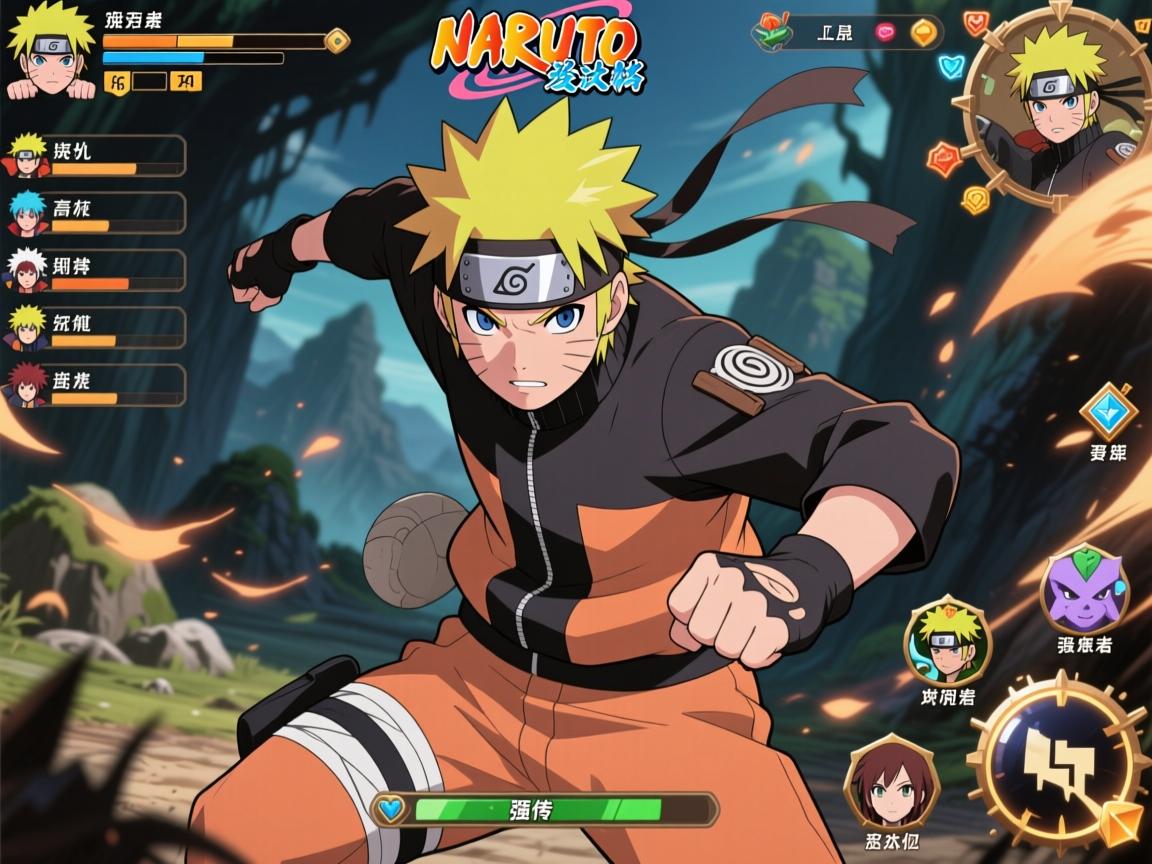
Task: Click Naruto's player portrait beside the health bar
Action: tap(50, 52)
